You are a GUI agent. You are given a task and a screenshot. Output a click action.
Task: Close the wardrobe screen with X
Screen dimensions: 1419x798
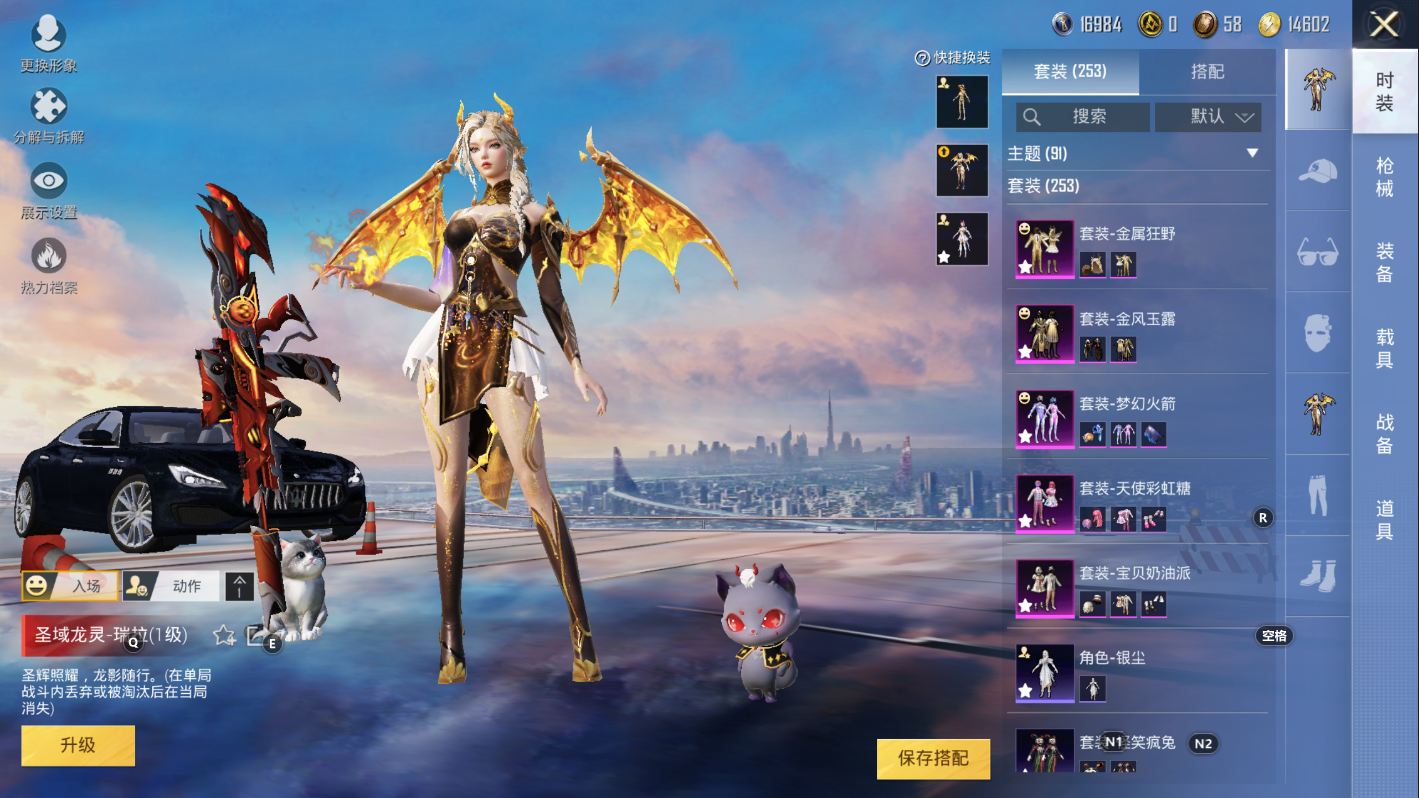pyautogui.click(x=1384, y=24)
